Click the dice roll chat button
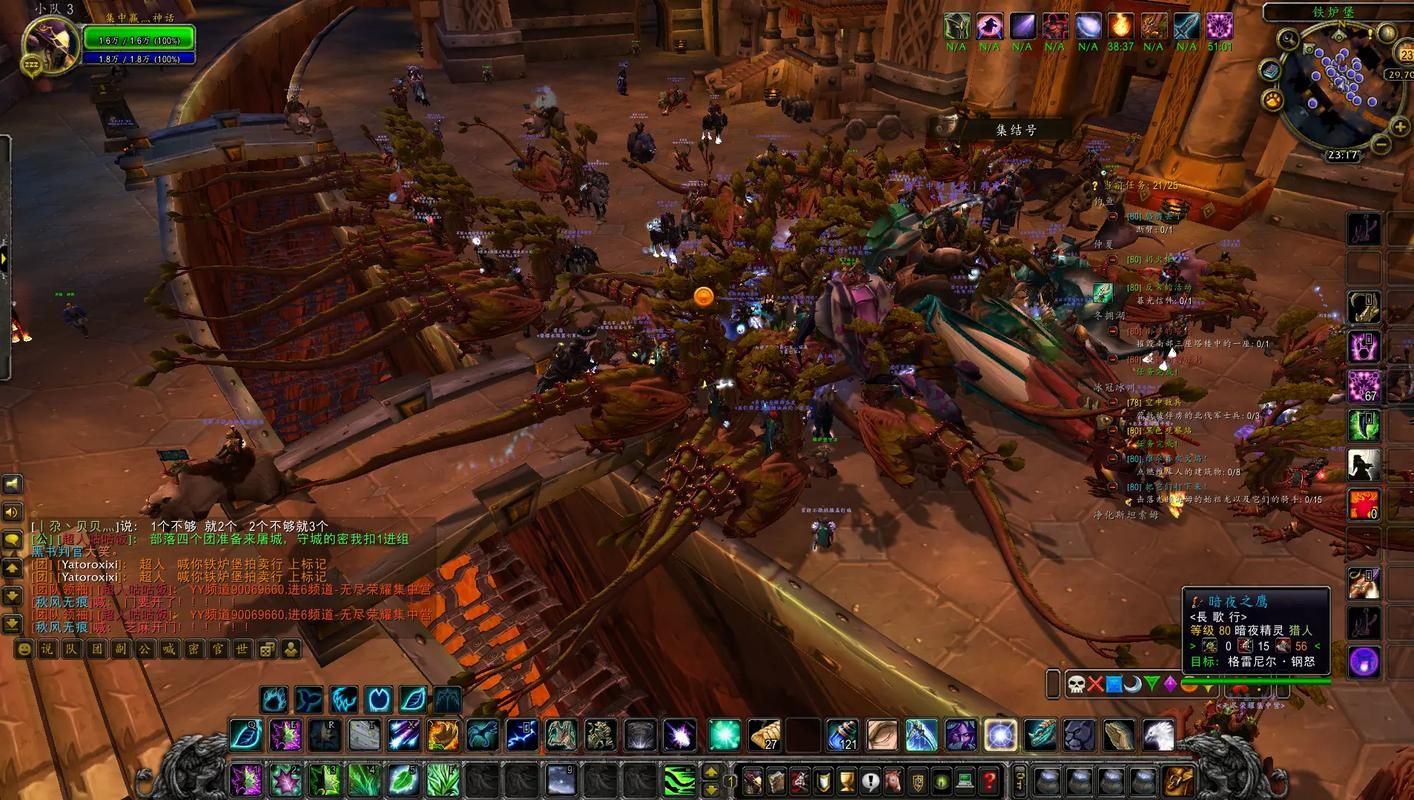Viewport: 1414px width, 800px height. click(267, 649)
